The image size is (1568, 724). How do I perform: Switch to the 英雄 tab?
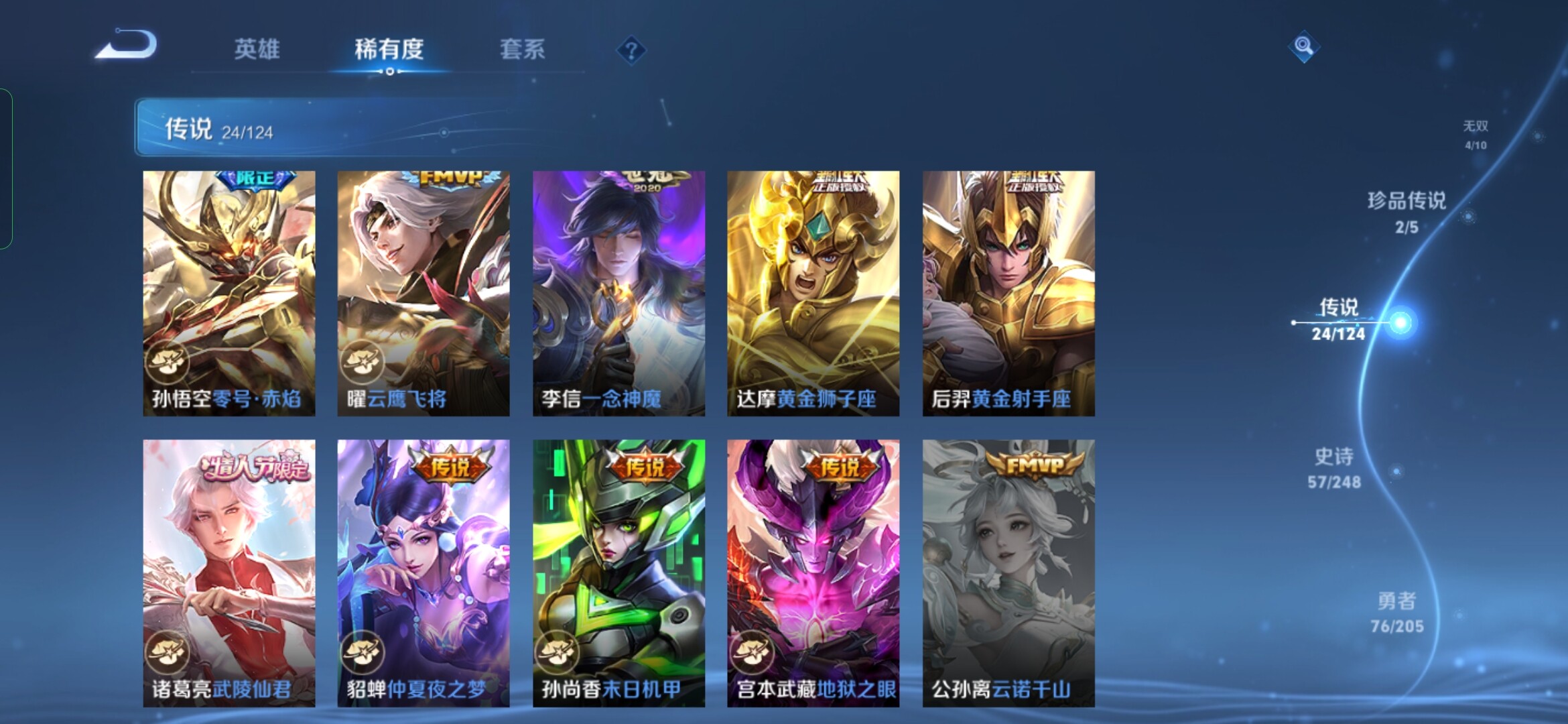point(257,49)
